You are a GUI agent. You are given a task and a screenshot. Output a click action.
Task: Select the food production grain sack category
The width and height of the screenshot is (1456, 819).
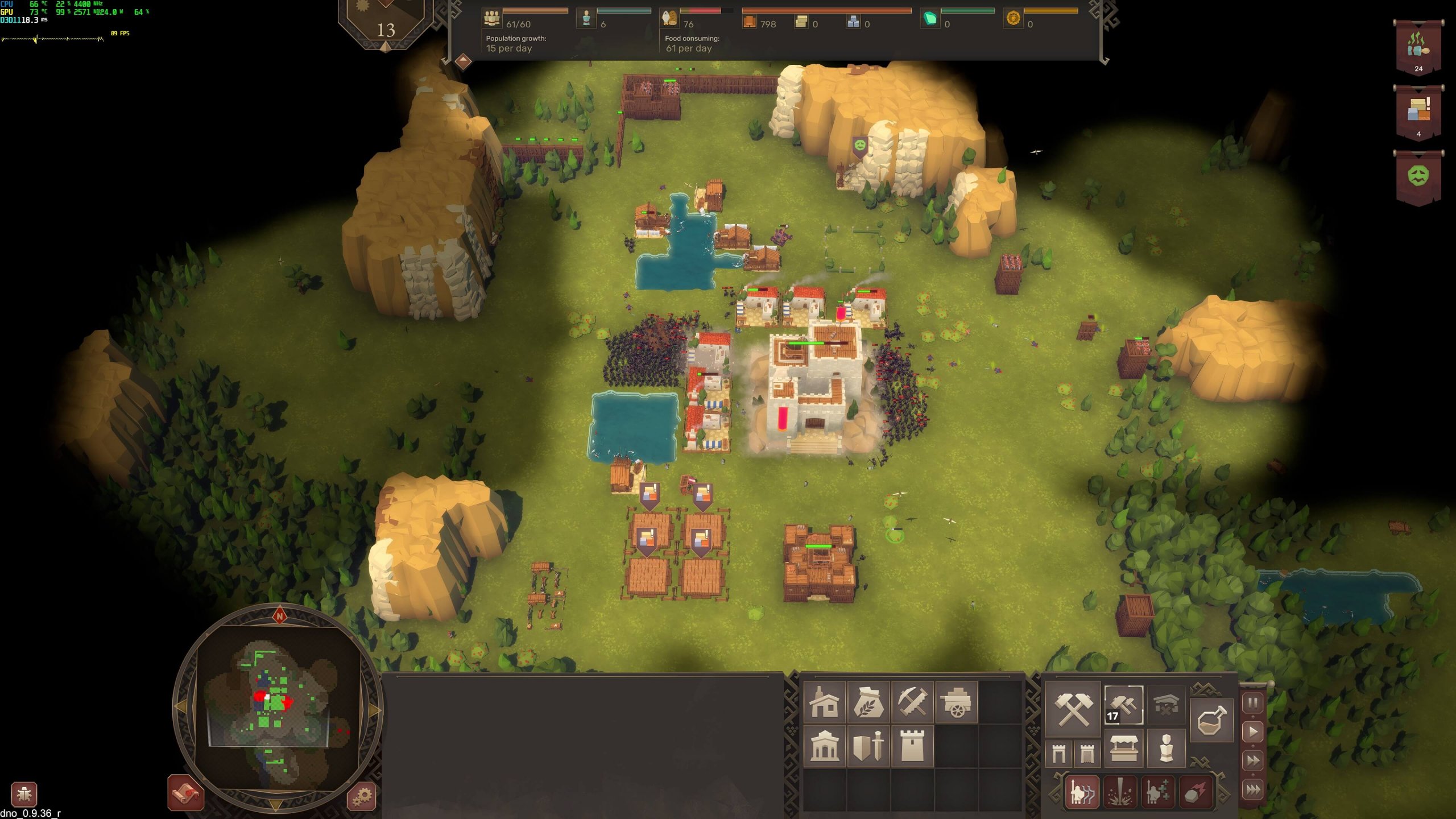[x=868, y=702]
